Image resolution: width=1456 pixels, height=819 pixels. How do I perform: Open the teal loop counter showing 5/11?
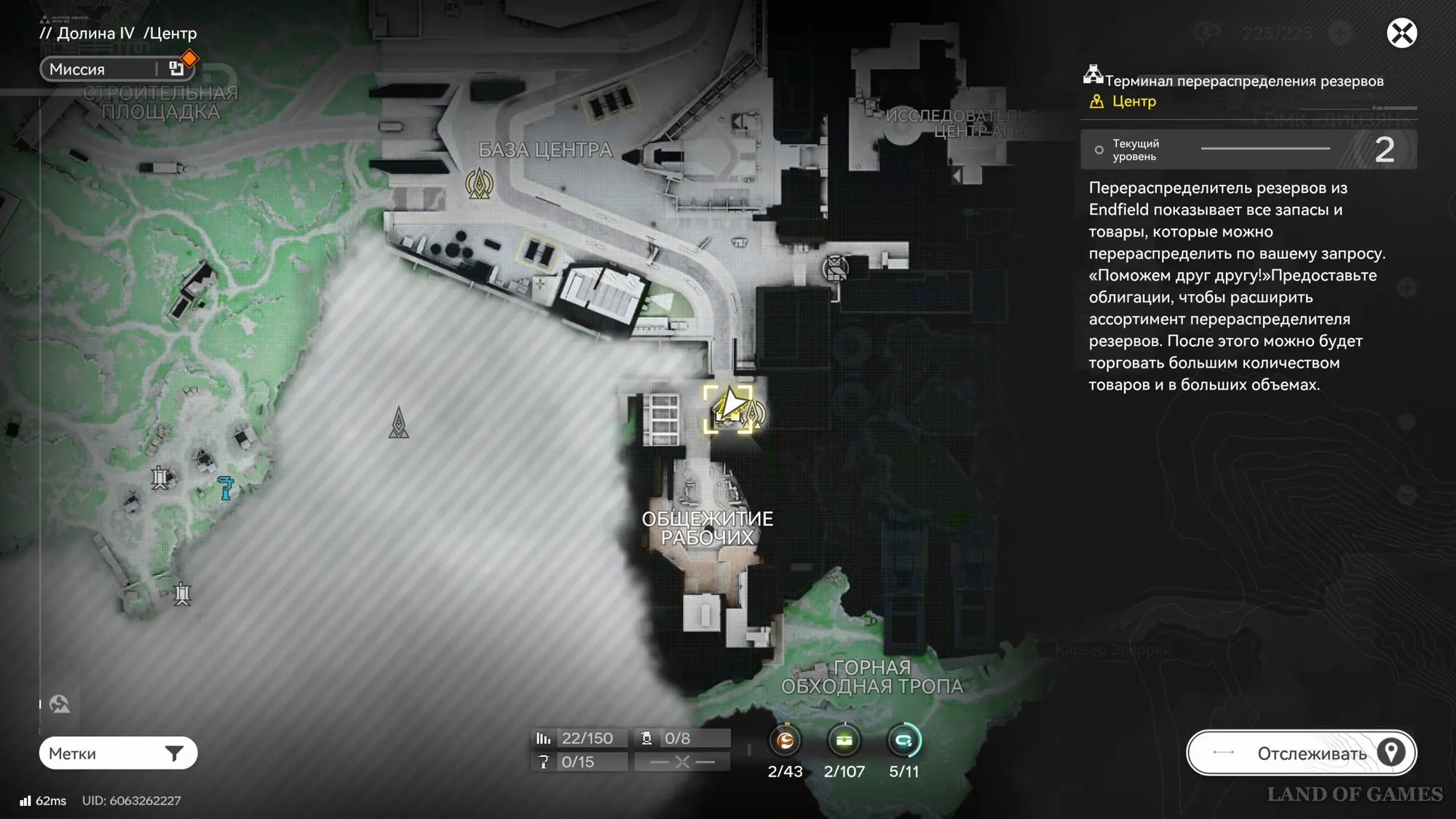[903, 741]
